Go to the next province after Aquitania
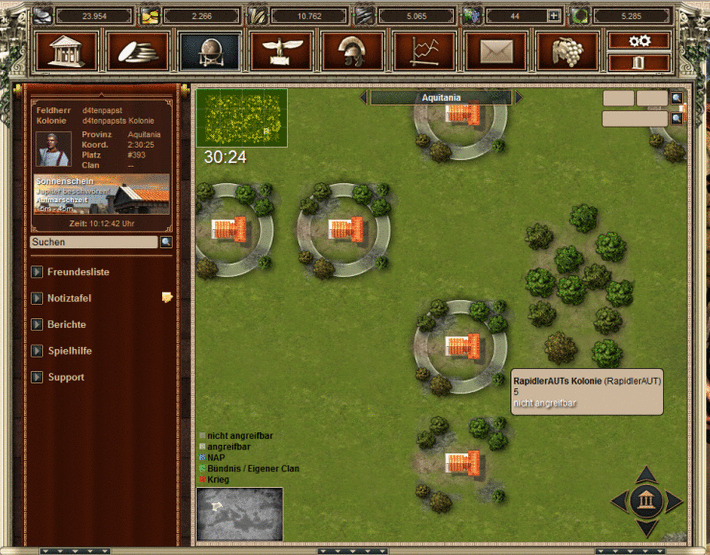This screenshot has width=710, height=555. [518, 98]
